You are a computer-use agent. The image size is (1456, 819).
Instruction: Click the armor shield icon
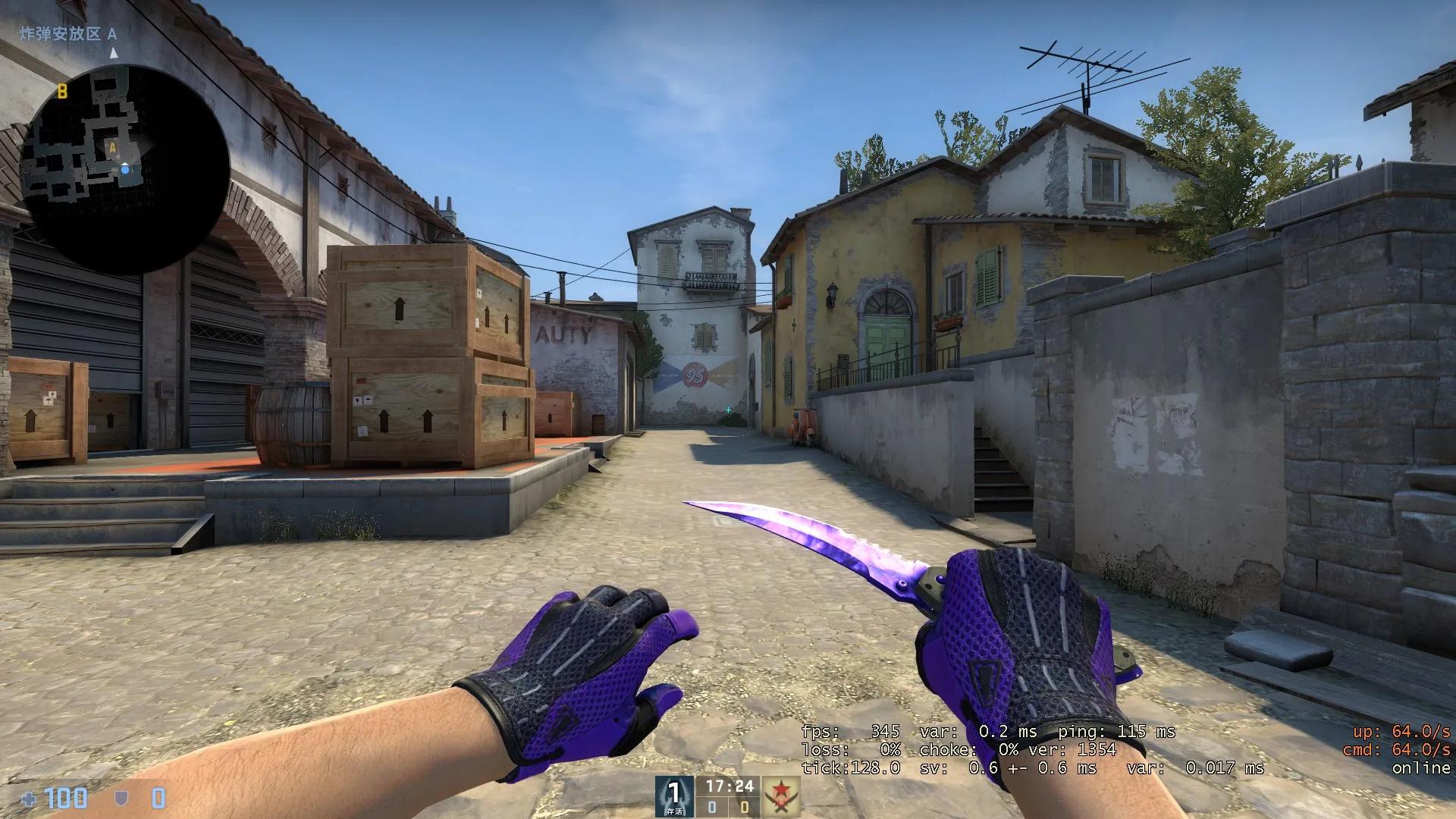[x=121, y=798]
